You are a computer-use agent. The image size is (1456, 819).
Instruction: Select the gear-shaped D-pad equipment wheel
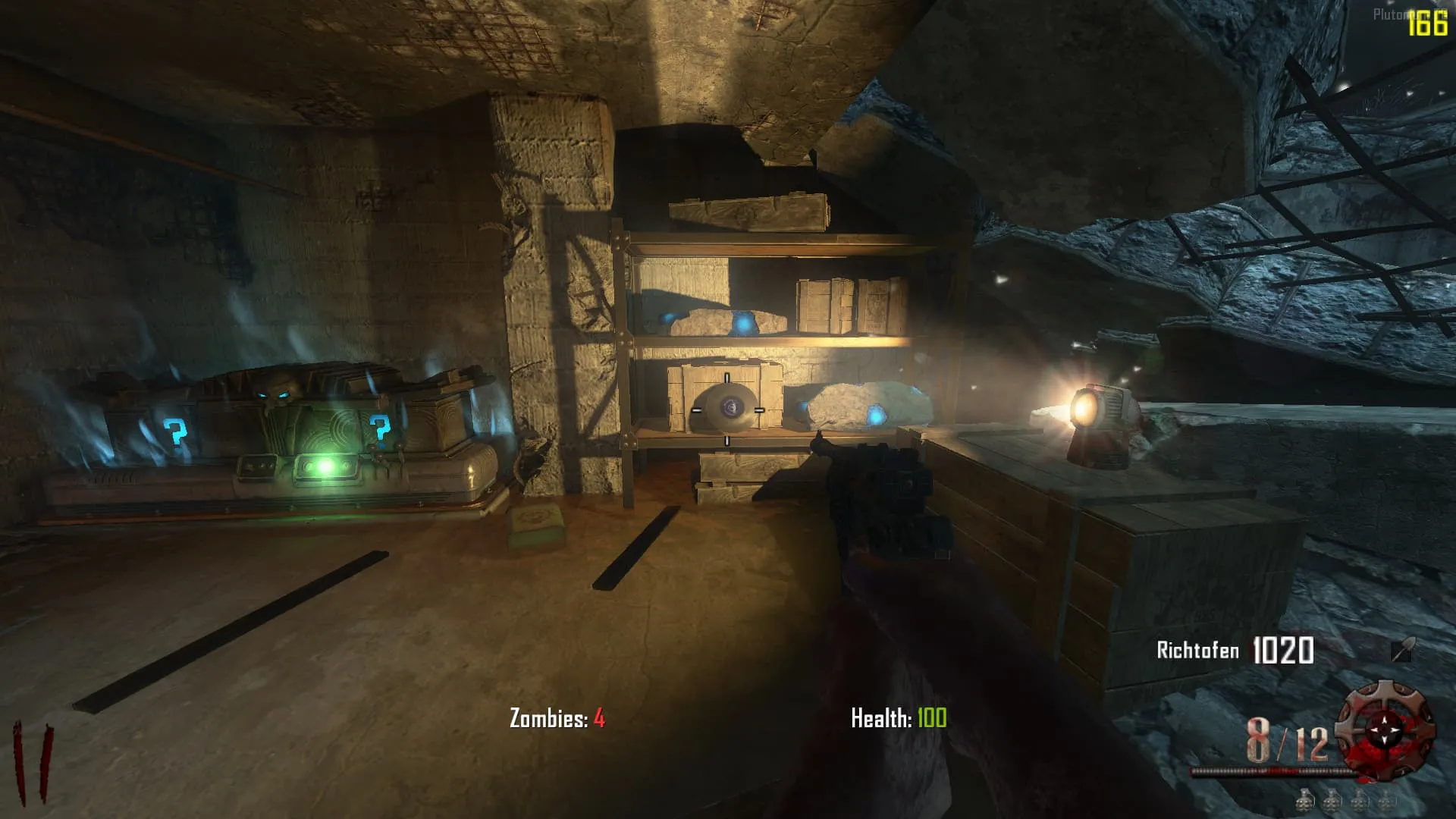pos(1385,729)
